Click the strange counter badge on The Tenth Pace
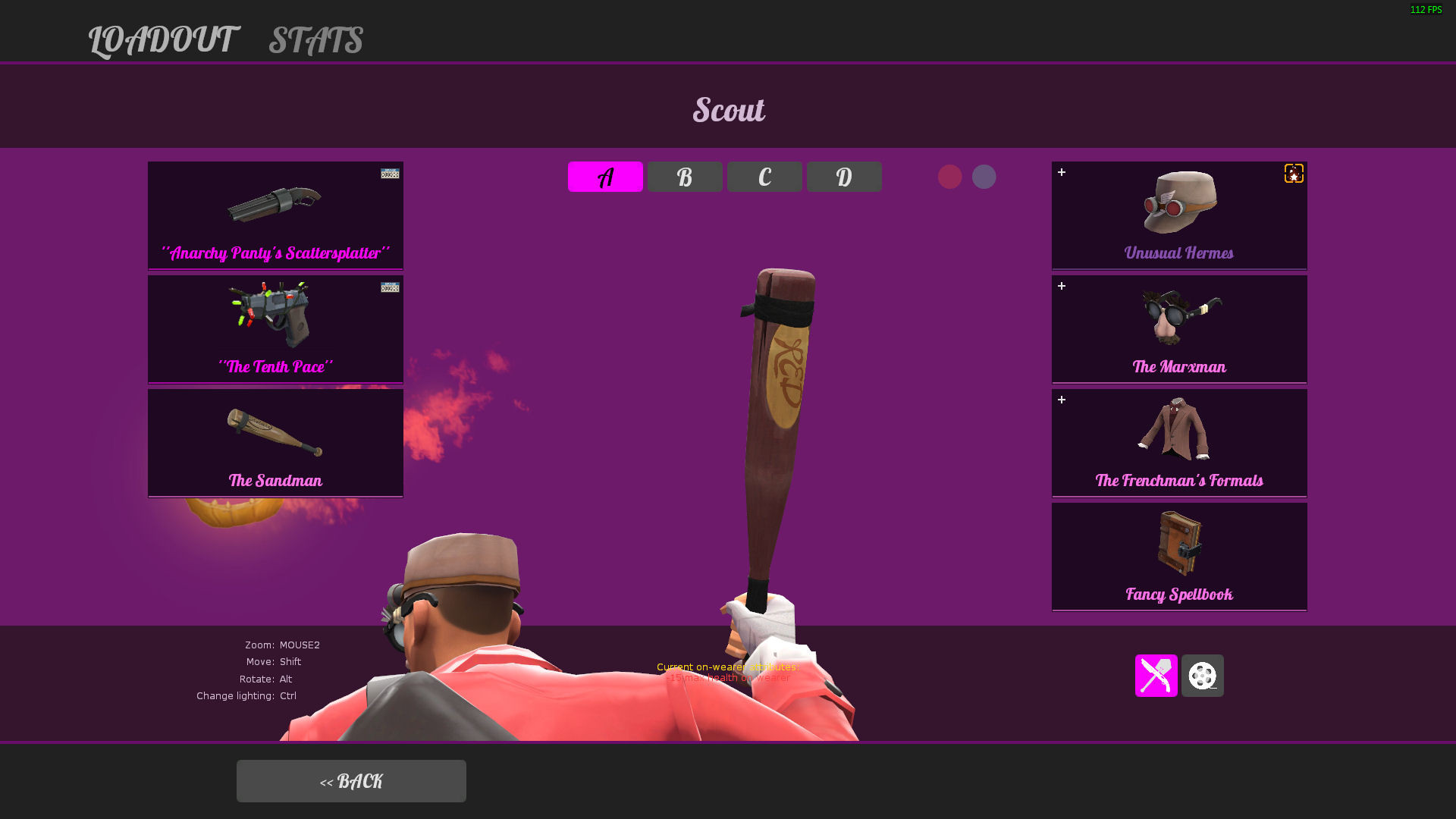Image resolution: width=1456 pixels, height=819 pixels. click(389, 288)
